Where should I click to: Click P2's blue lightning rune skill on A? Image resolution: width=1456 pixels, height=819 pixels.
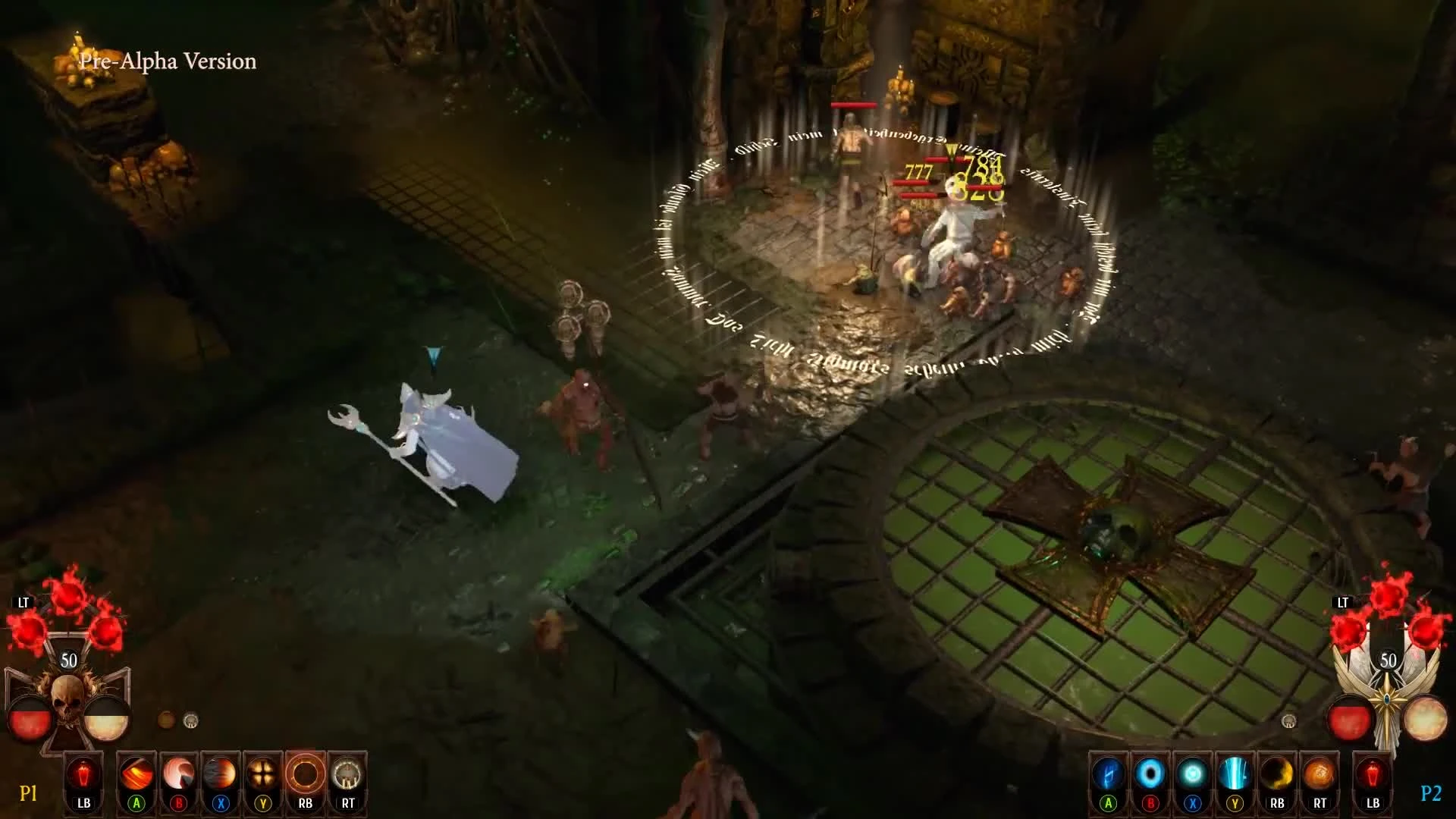[x=1109, y=772]
